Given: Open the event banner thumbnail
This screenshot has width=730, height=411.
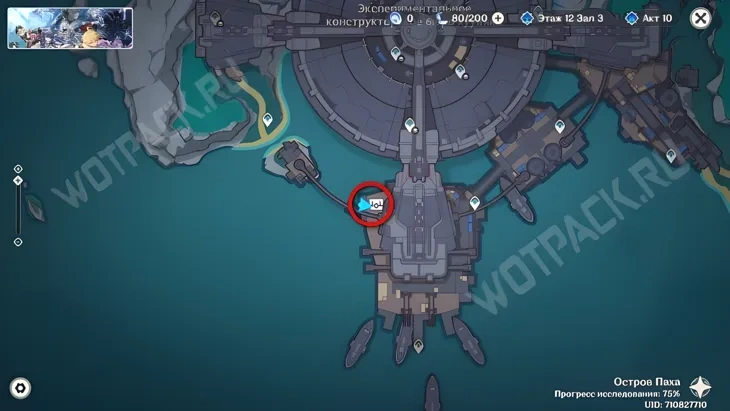Looking at the screenshot, I should coord(70,28).
